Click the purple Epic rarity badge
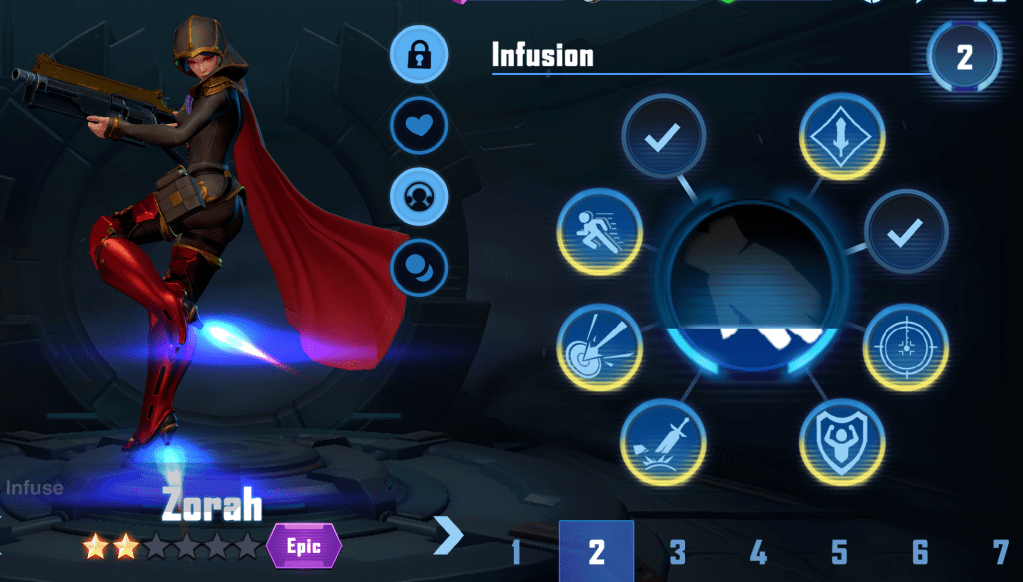This screenshot has height=582, width=1023. pos(304,546)
